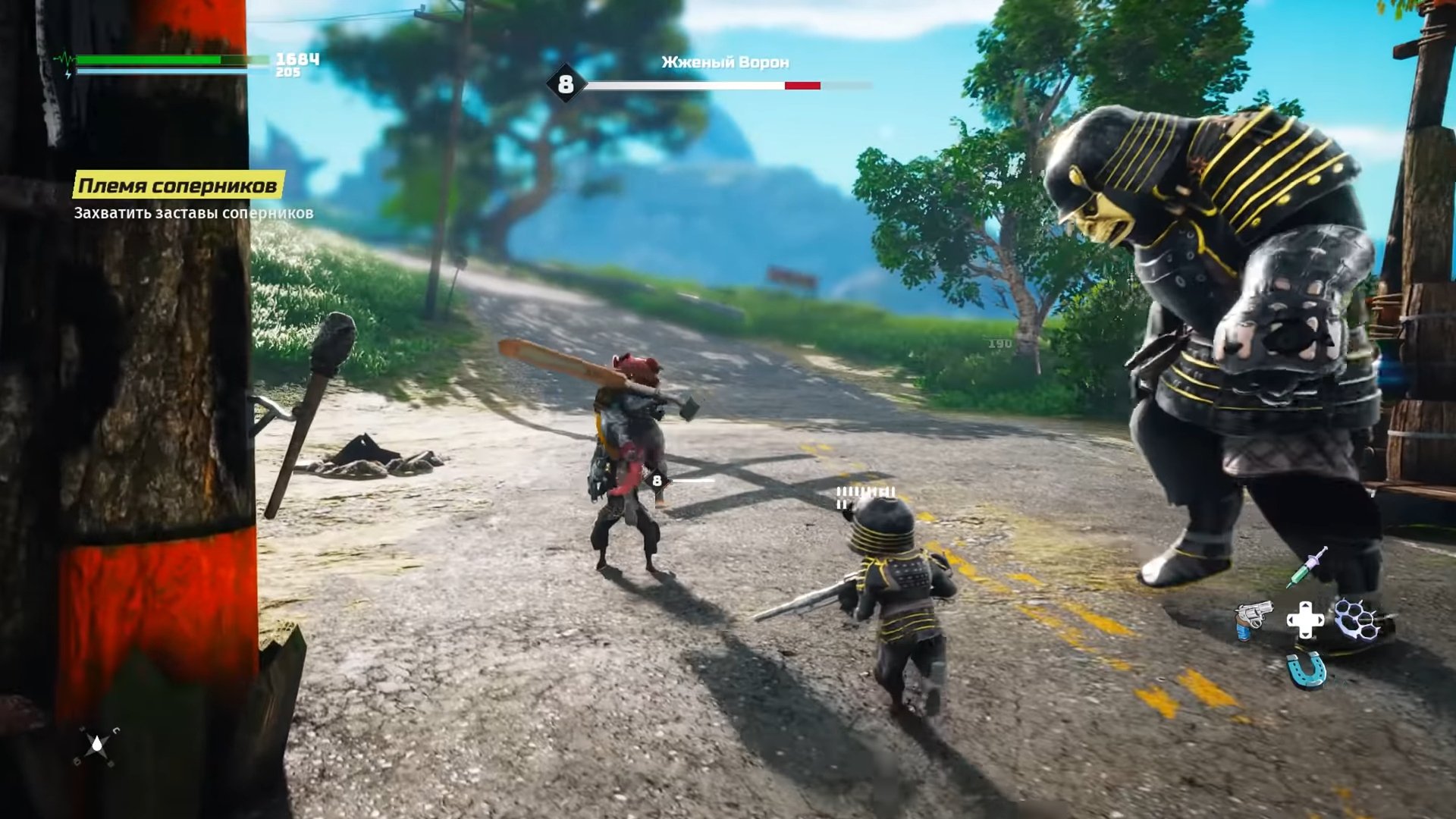Choose the revolver weapon icon
This screenshot has width=1456, height=819.
pos(1252,619)
